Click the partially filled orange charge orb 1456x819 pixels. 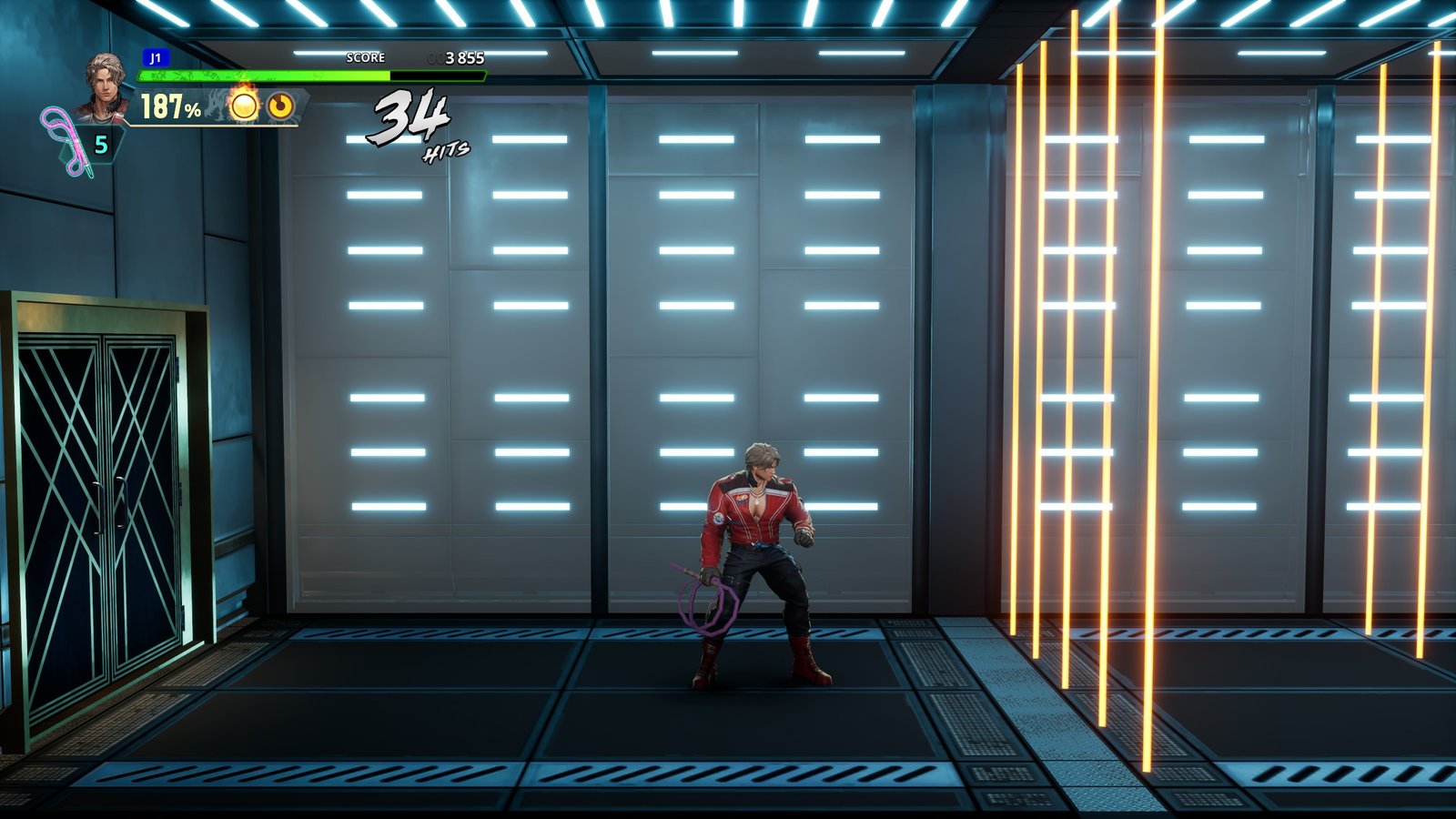[x=280, y=106]
